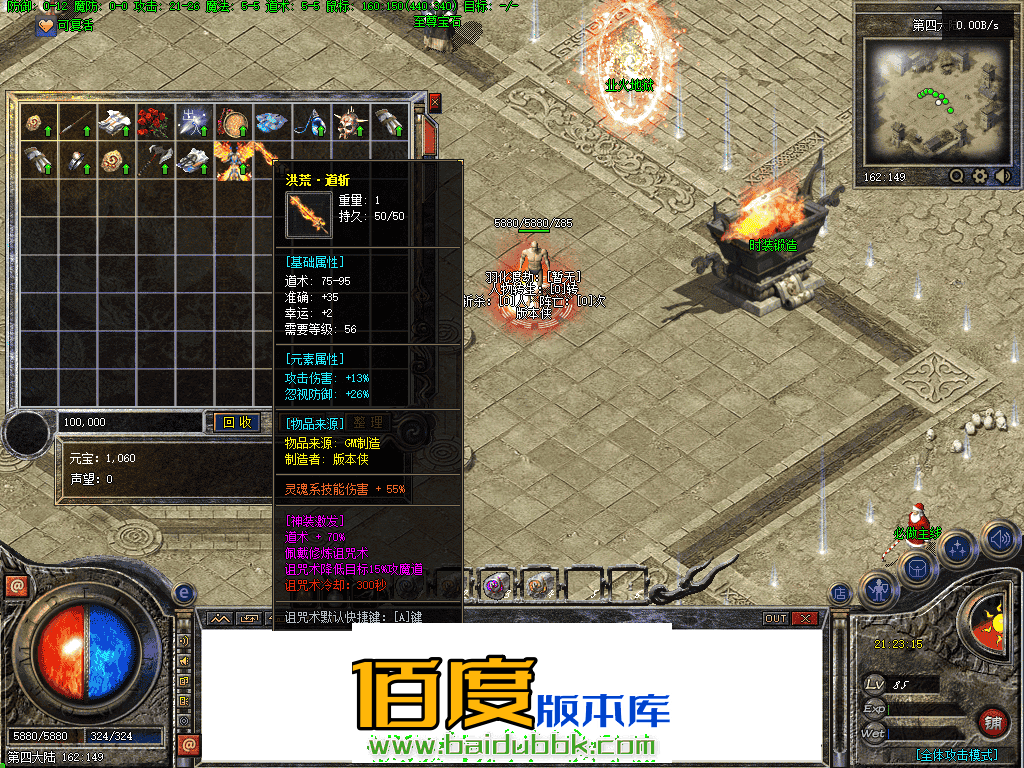Select the blue crystal shards item
Viewport: 1024px width, 768px height.
point(270,121)
